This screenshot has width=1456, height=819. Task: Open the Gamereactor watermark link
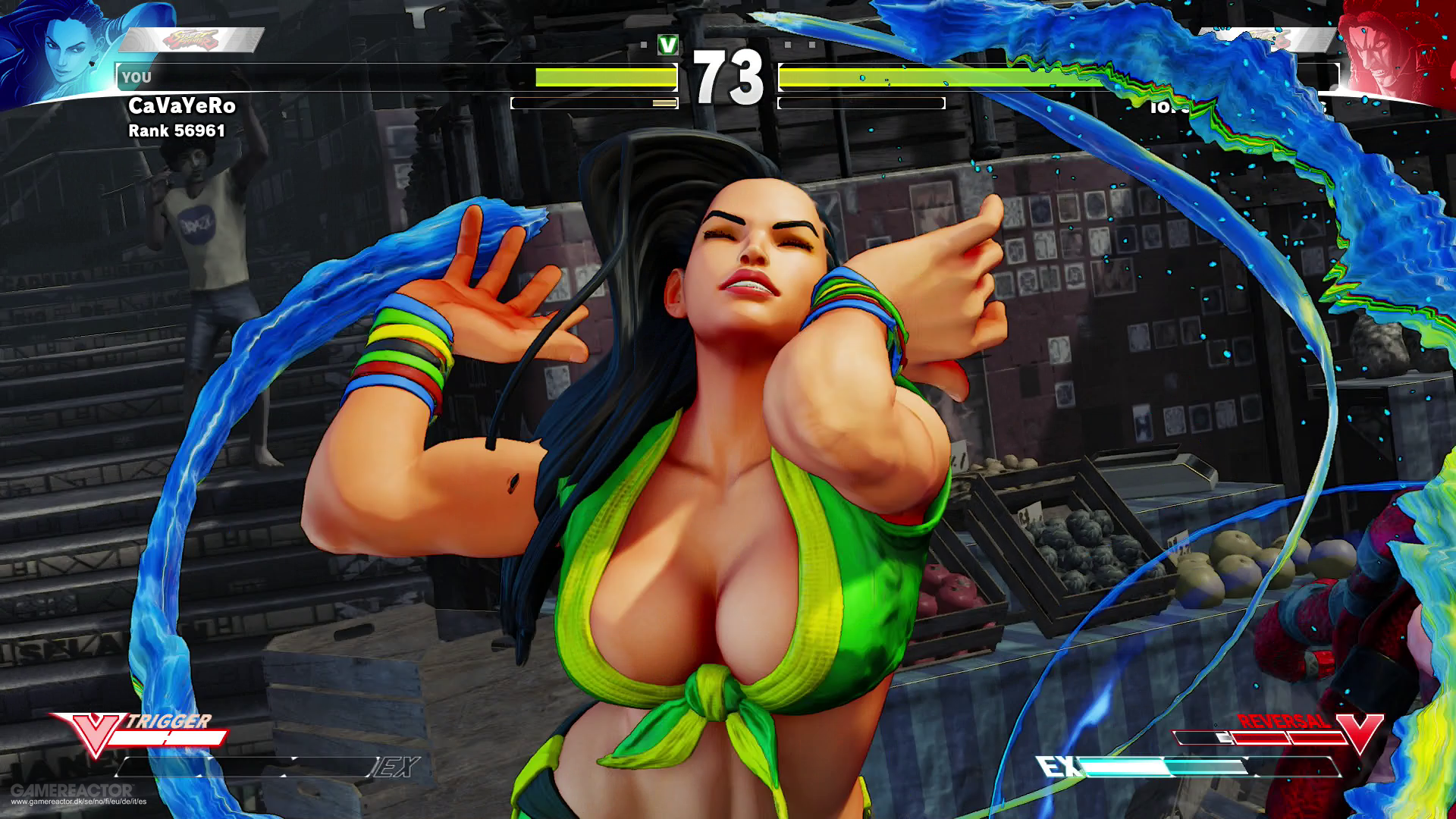click(76, 795)
